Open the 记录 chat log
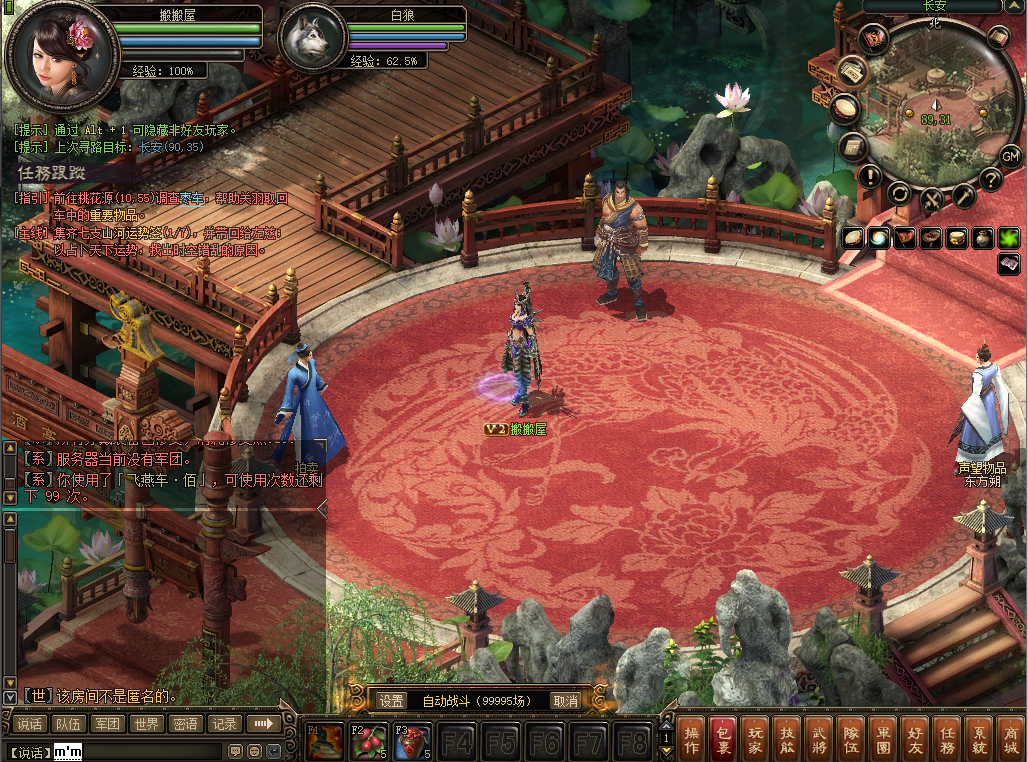Viewport: 1028px width, 762px height. 224,724
